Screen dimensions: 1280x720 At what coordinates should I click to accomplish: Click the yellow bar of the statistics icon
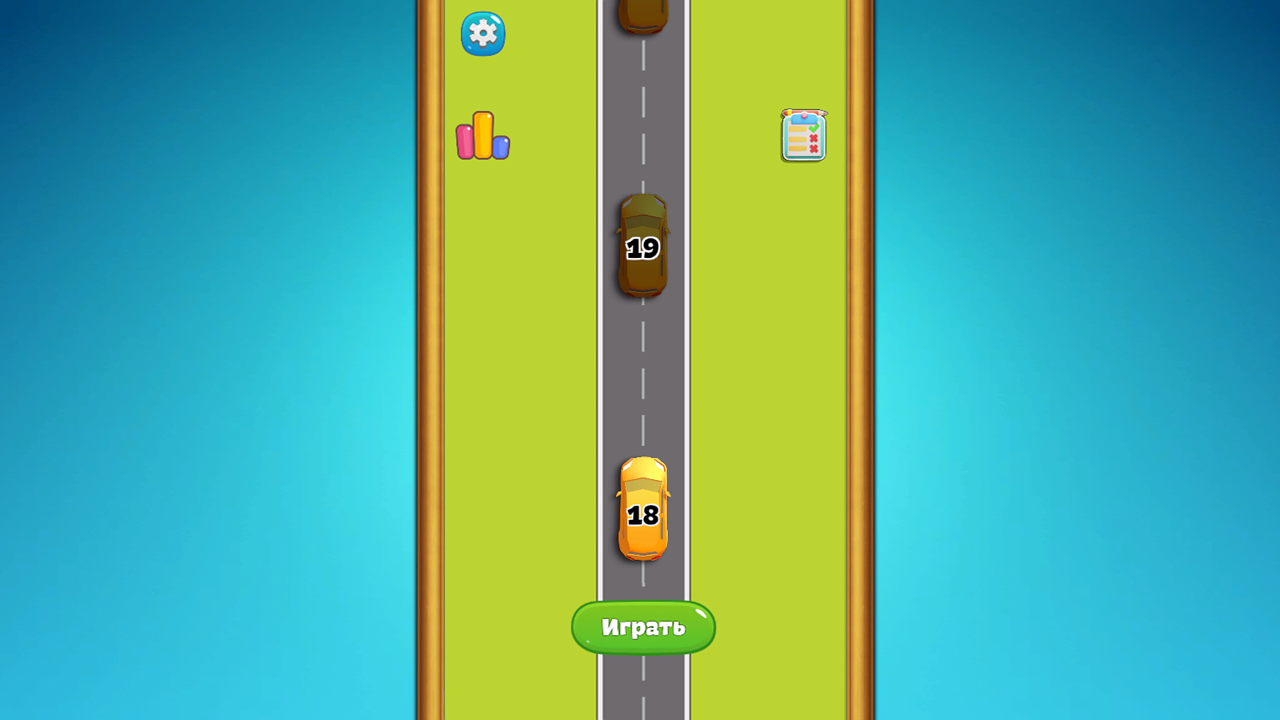coord(481,133)
